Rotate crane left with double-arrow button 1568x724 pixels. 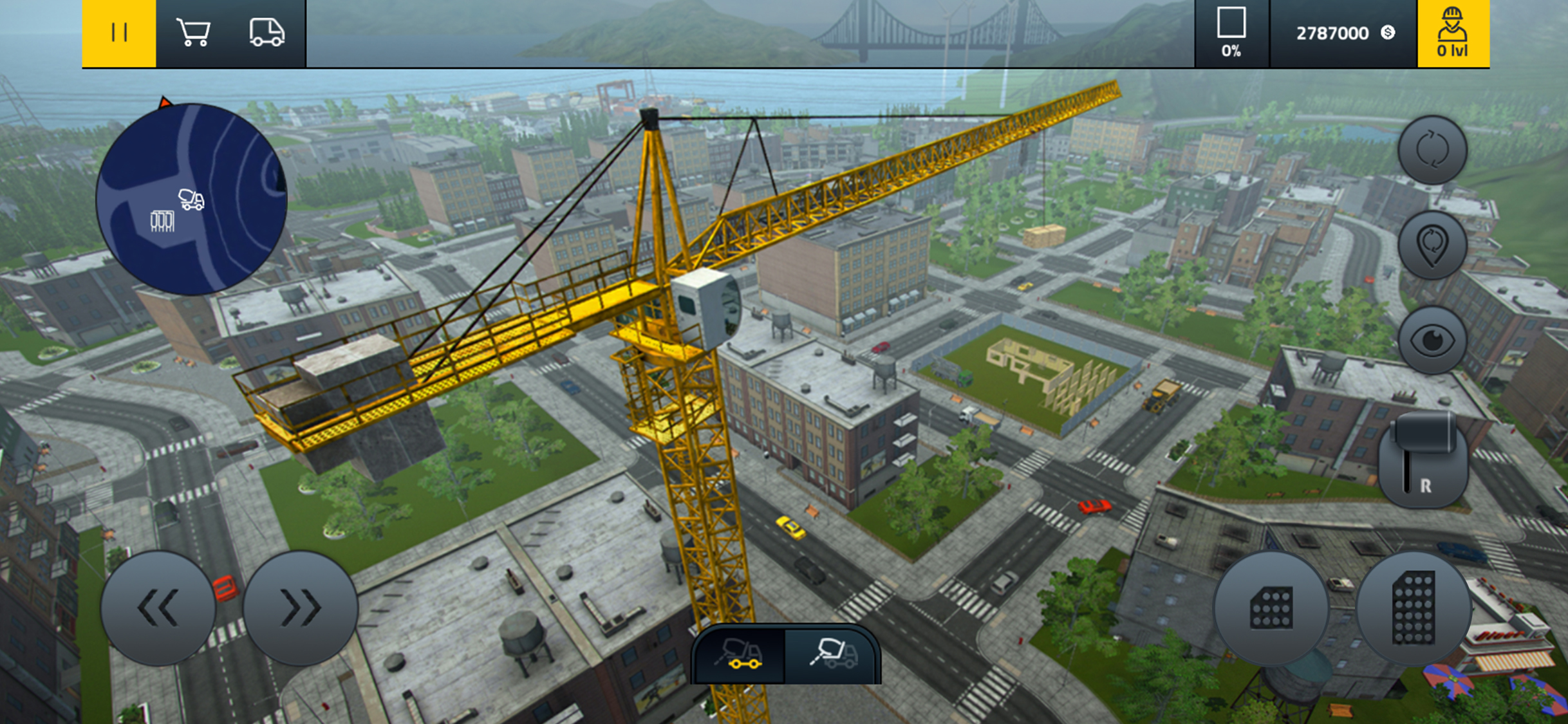click(158, 608)
